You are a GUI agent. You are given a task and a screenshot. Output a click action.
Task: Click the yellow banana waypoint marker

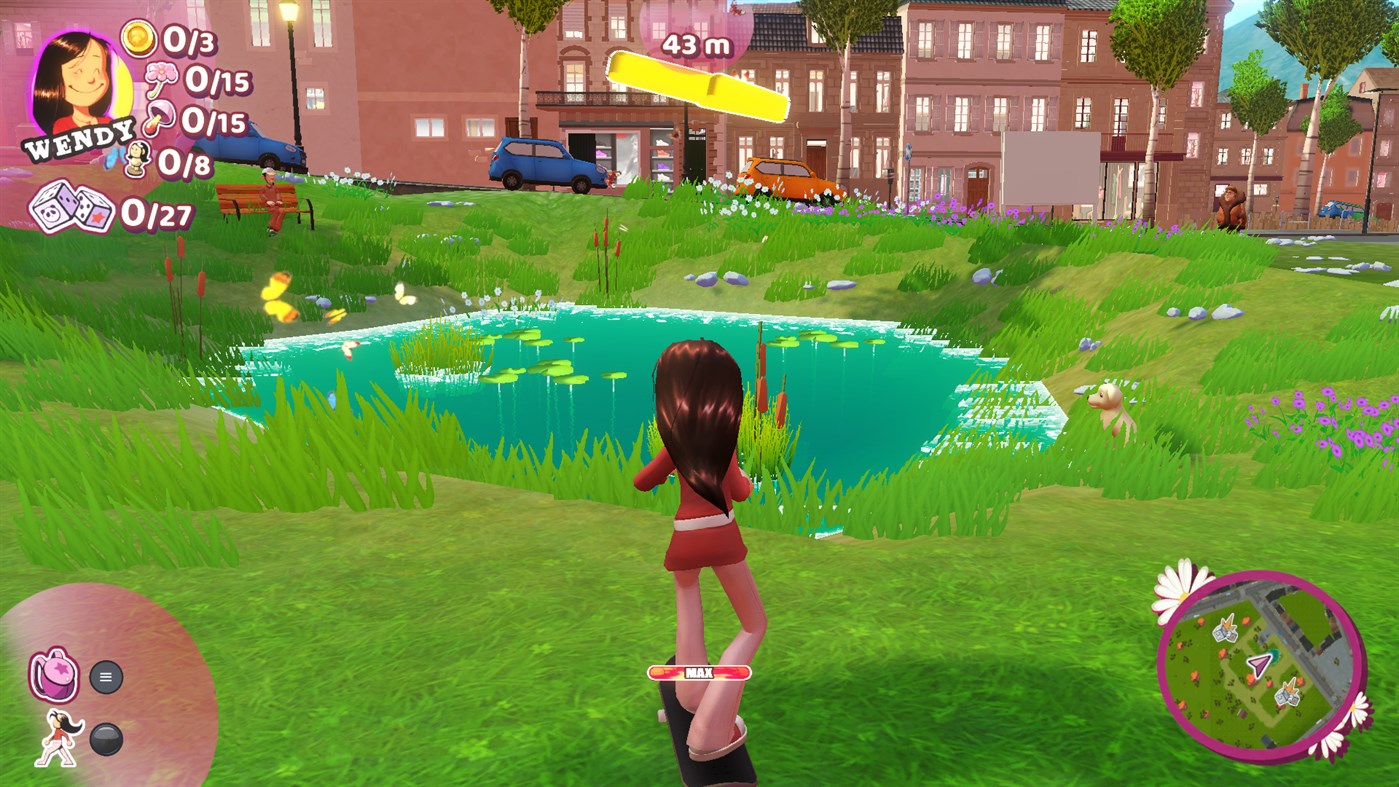coord(698,85)
